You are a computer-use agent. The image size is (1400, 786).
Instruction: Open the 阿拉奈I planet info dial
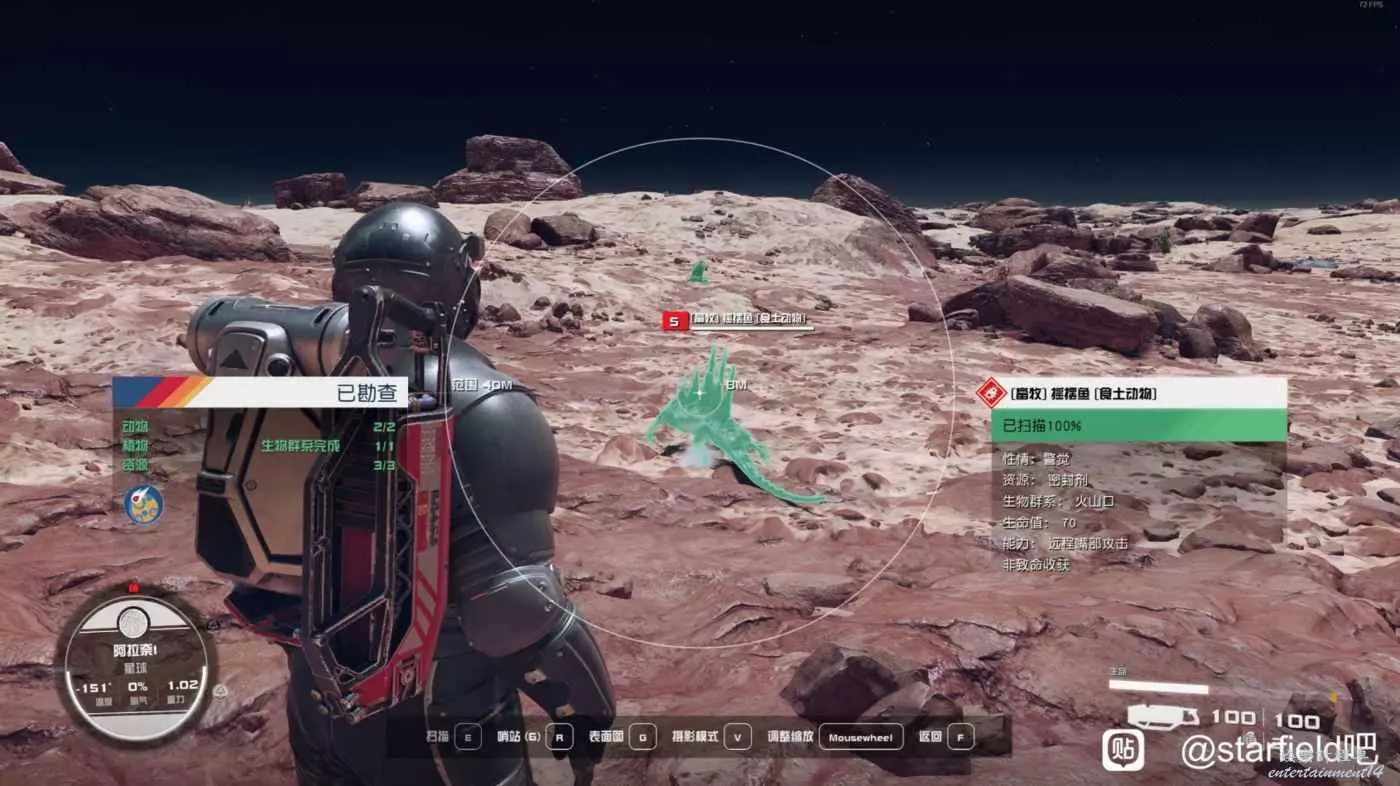click(x=135, y=665)
